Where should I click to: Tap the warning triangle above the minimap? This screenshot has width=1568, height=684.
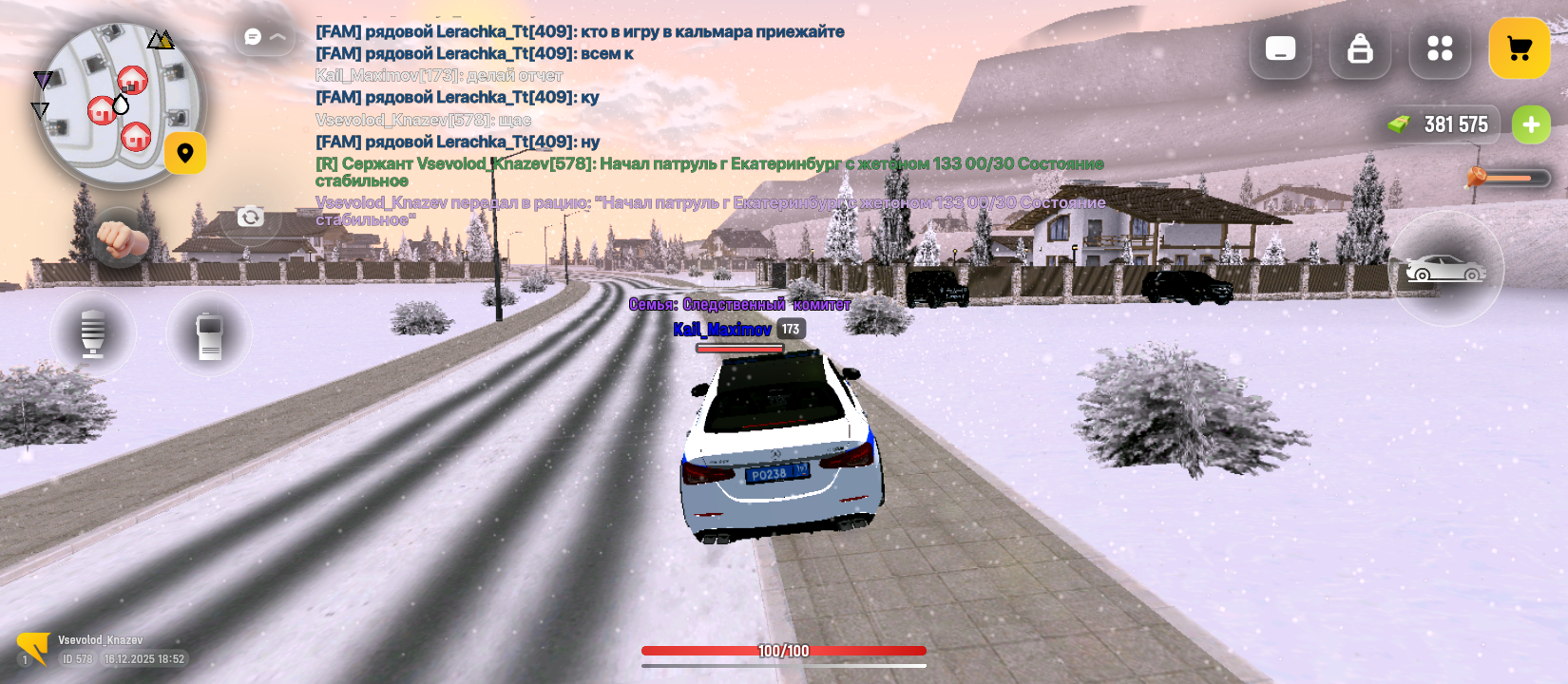160,40
